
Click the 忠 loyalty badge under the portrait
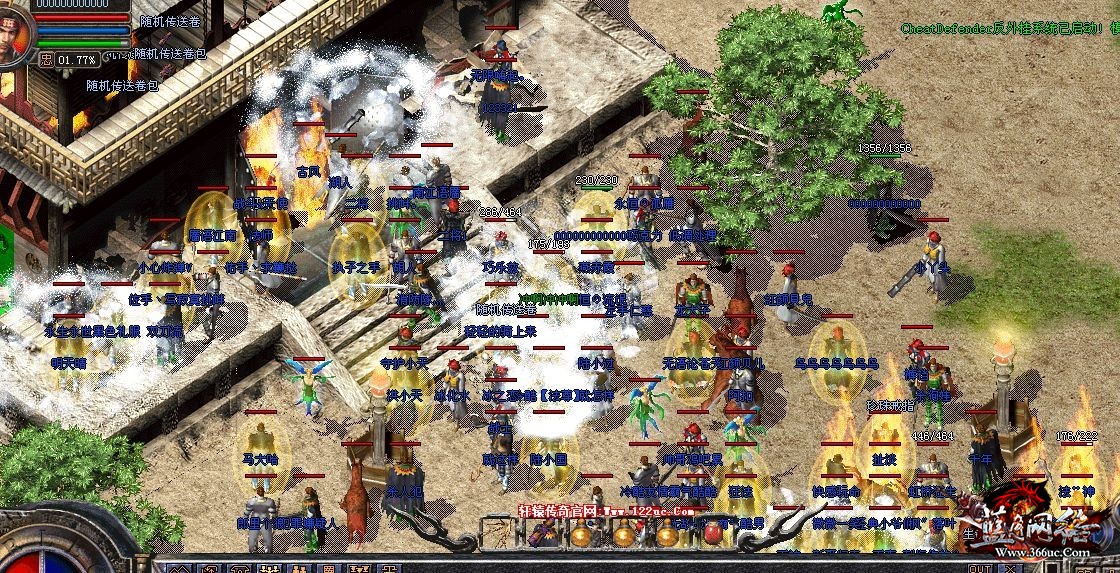click(45, 59)
